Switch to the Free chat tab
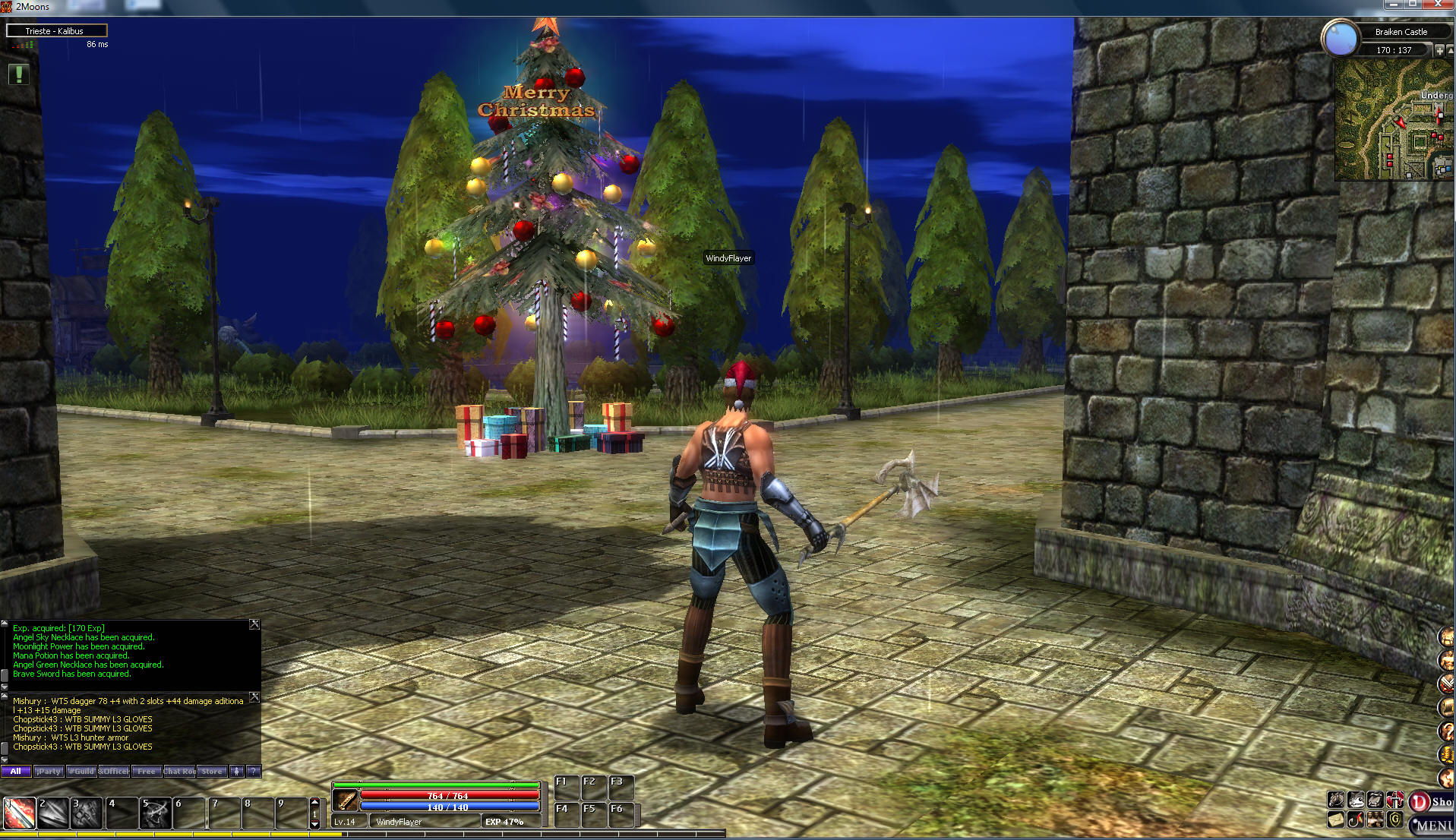This screenshot has height=840, width=1456. (x=146, y=772)
